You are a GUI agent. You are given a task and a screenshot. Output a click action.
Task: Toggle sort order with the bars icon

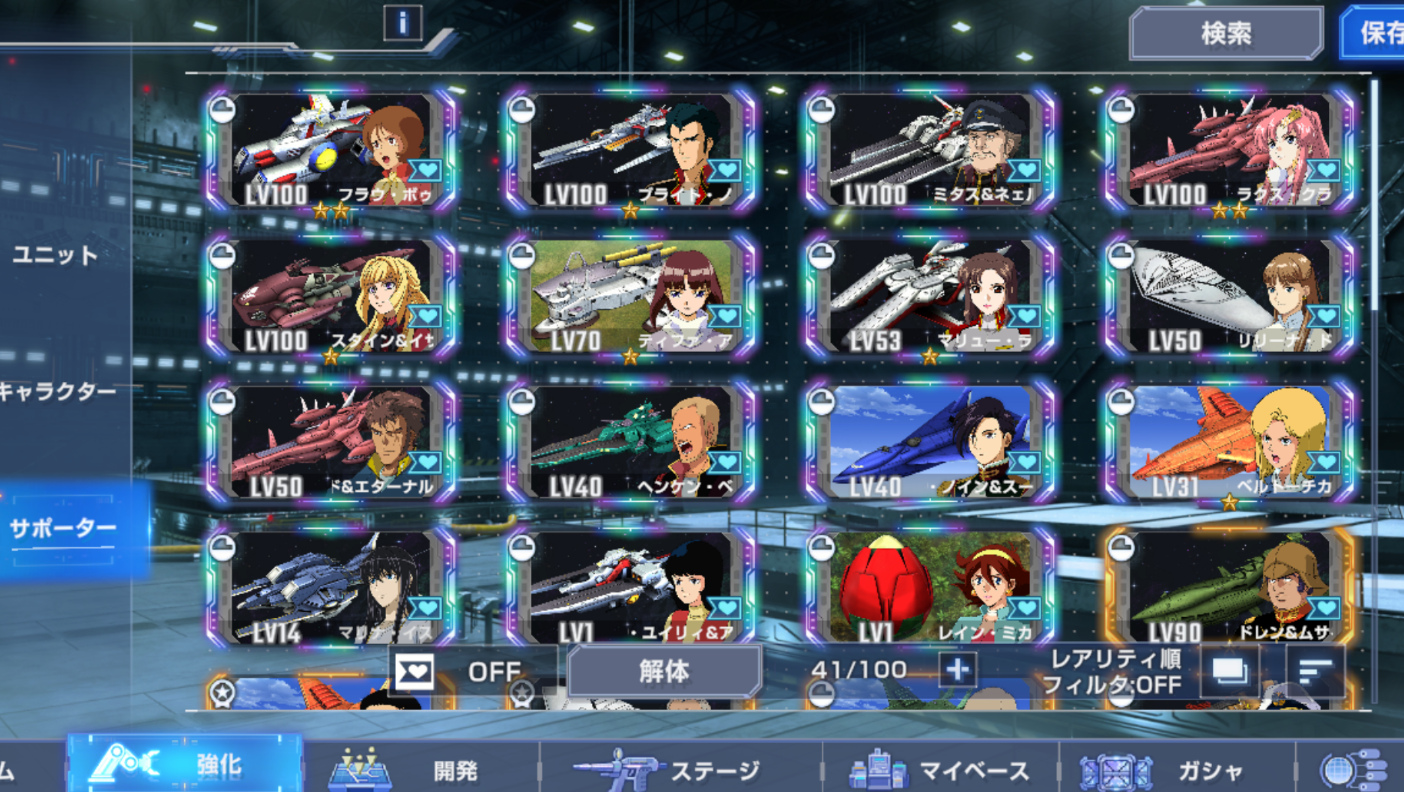[1315, 671]
